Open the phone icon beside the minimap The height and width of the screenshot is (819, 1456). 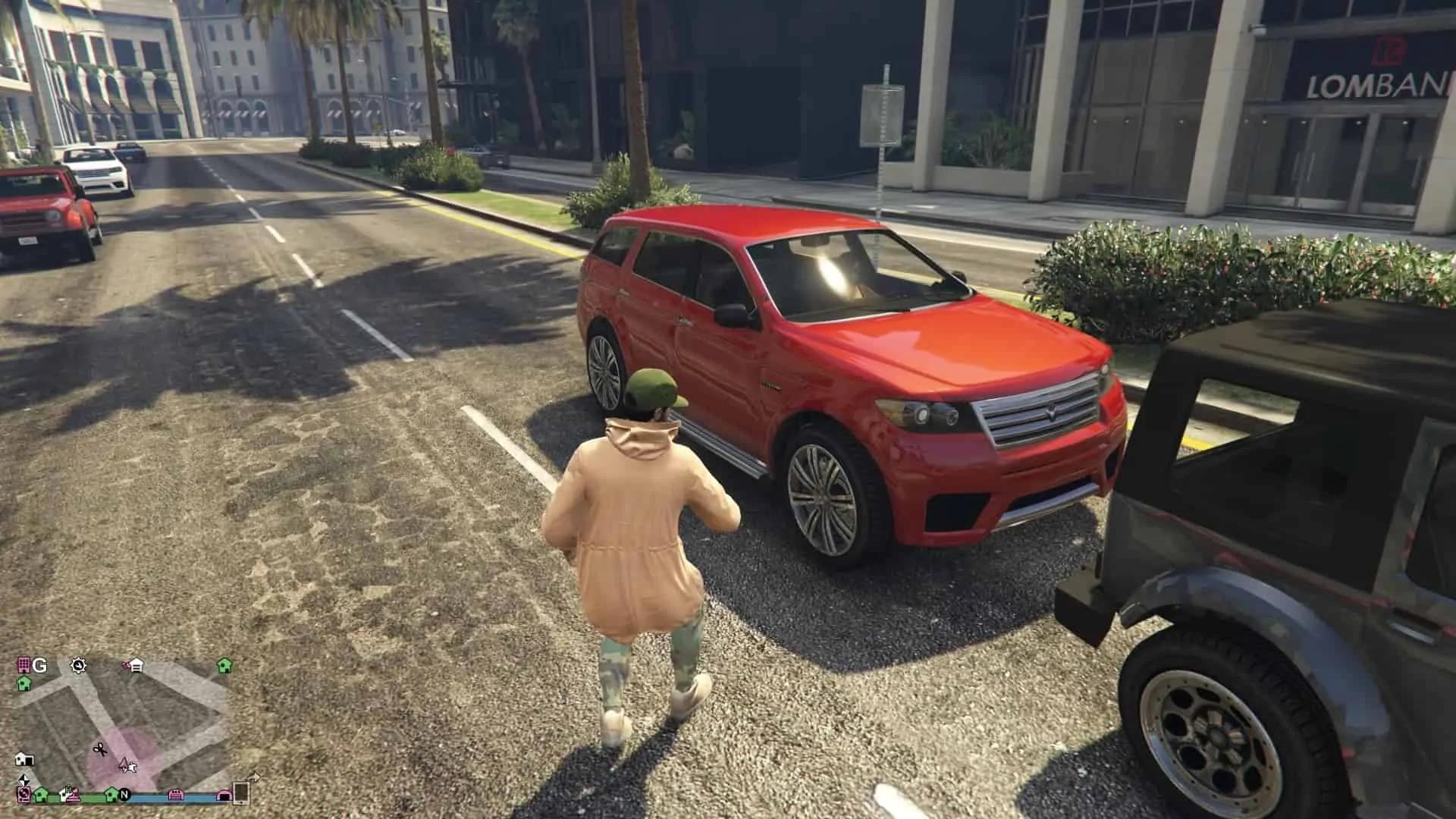(x=241, y=792)
